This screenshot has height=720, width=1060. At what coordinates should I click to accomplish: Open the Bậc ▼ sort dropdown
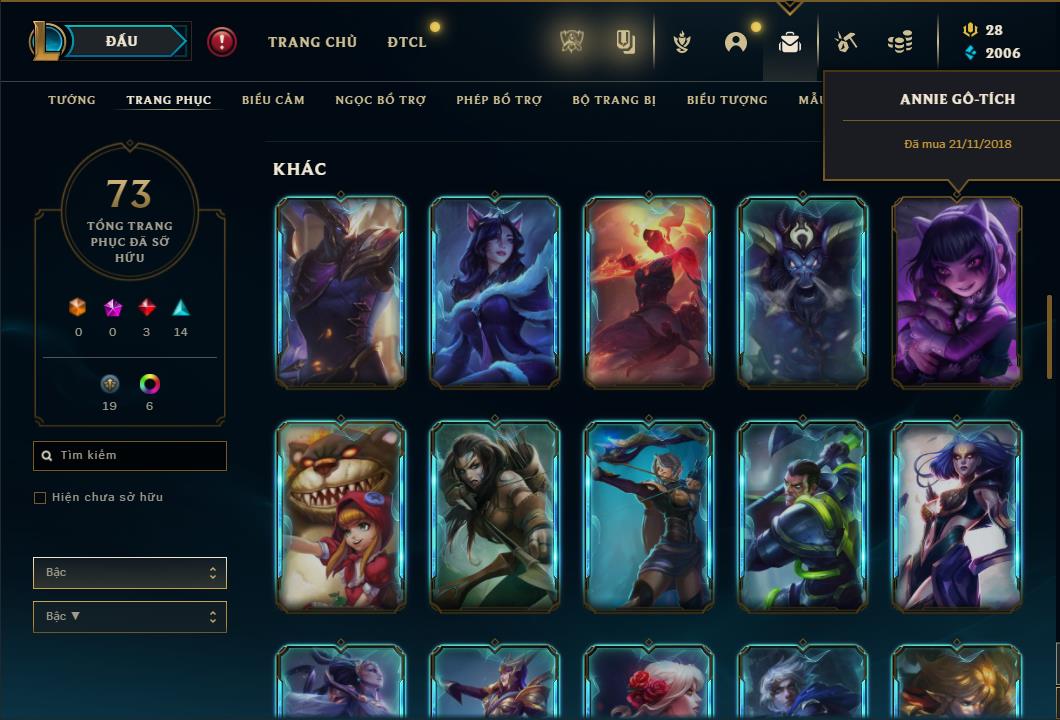pos(130,617)
